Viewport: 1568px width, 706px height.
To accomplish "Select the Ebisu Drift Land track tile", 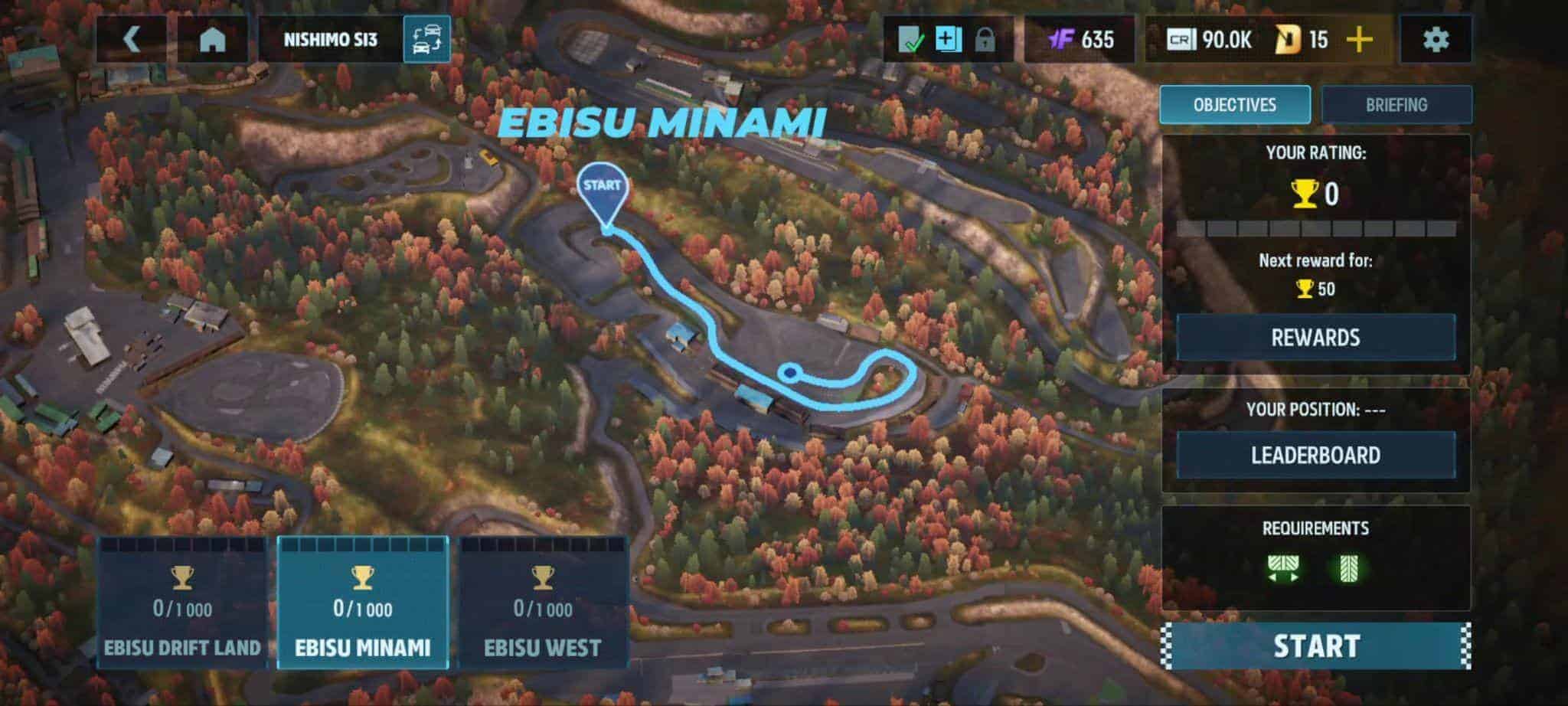I will pyautogui.click(x=182, y=603).
